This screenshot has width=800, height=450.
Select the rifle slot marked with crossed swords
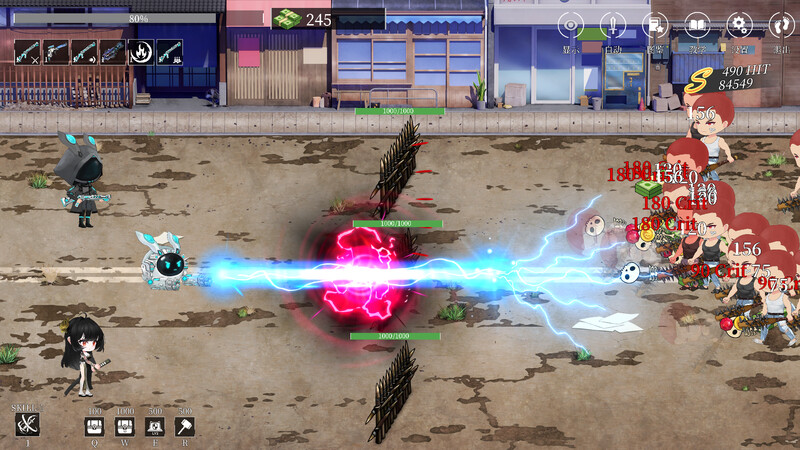[28, 52]
